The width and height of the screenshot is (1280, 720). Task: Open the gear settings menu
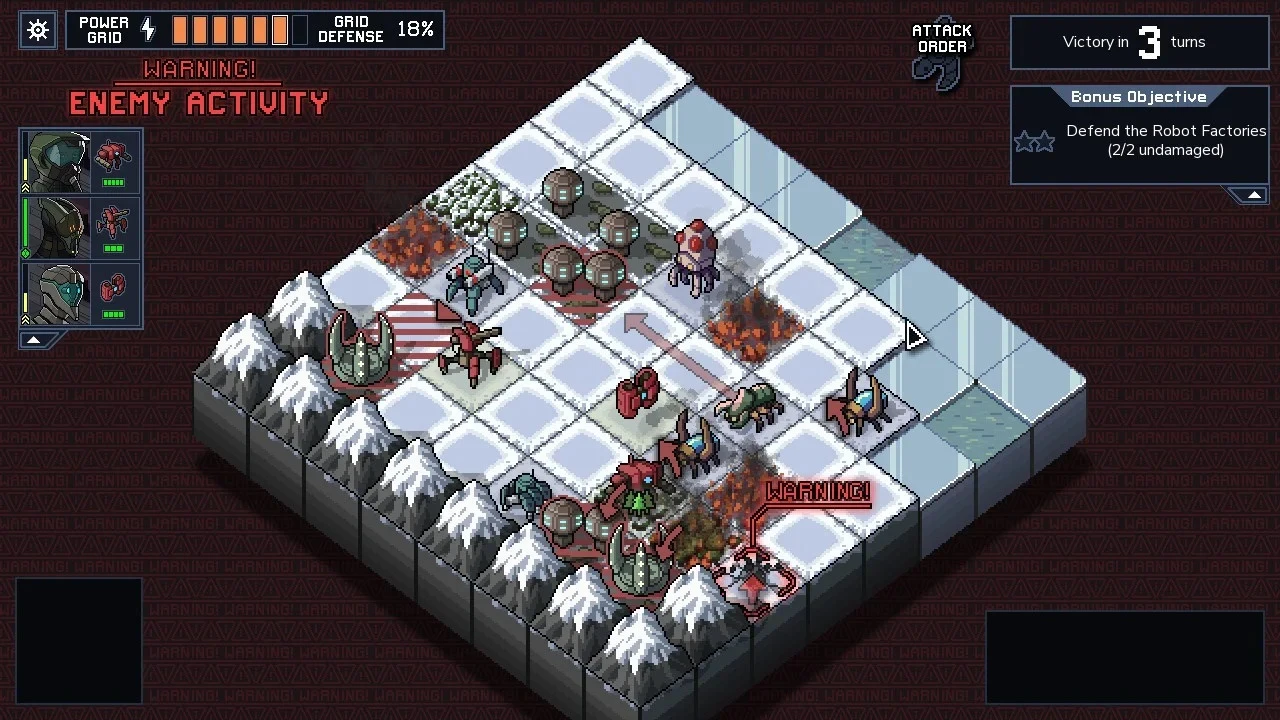tap(38, 30)
